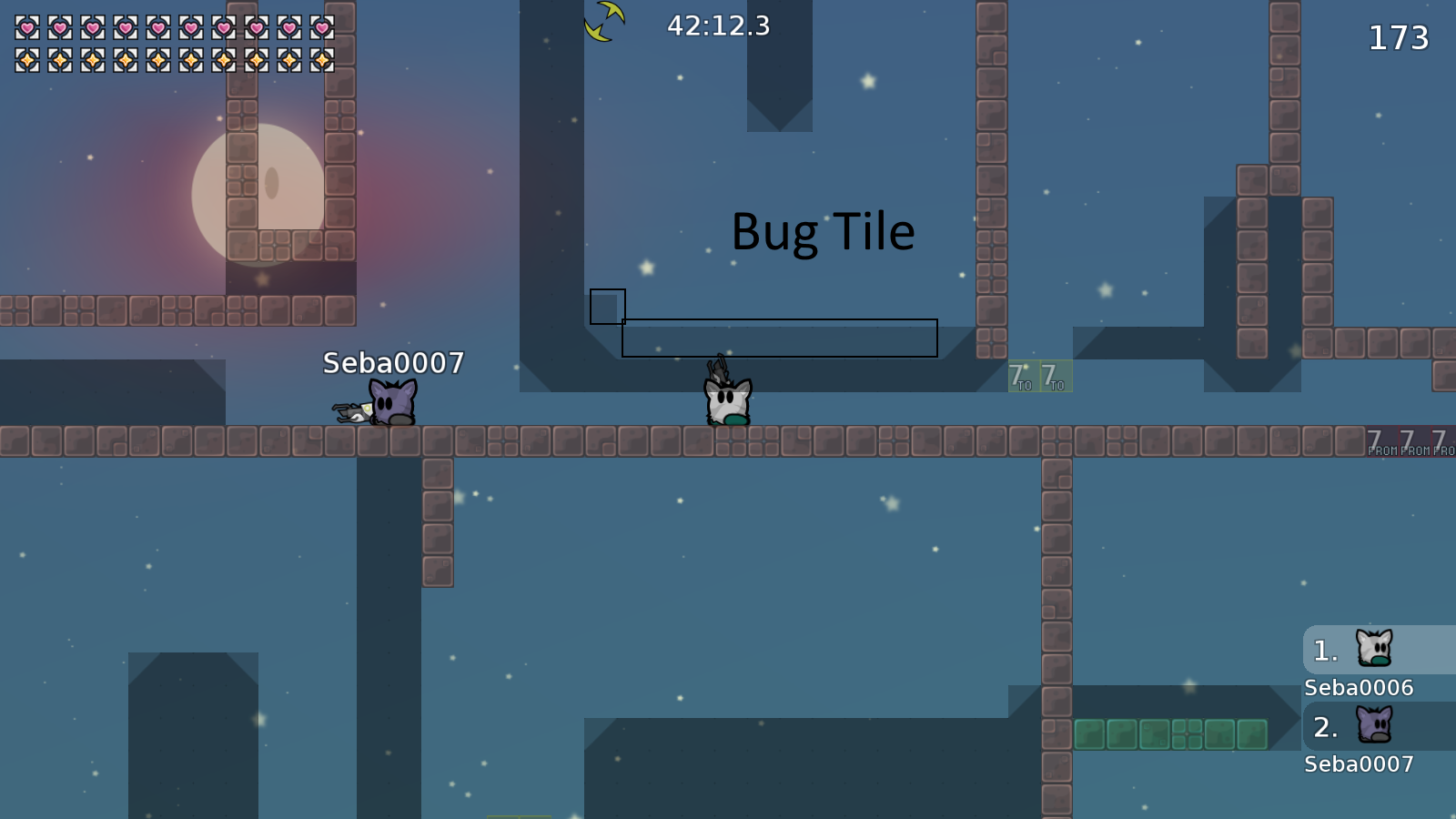The width and height of the screenshot is (1456, 819).
Task: Click Seba0007's purple cat avatar on leaderboard
Action: tap(1375, 724)
